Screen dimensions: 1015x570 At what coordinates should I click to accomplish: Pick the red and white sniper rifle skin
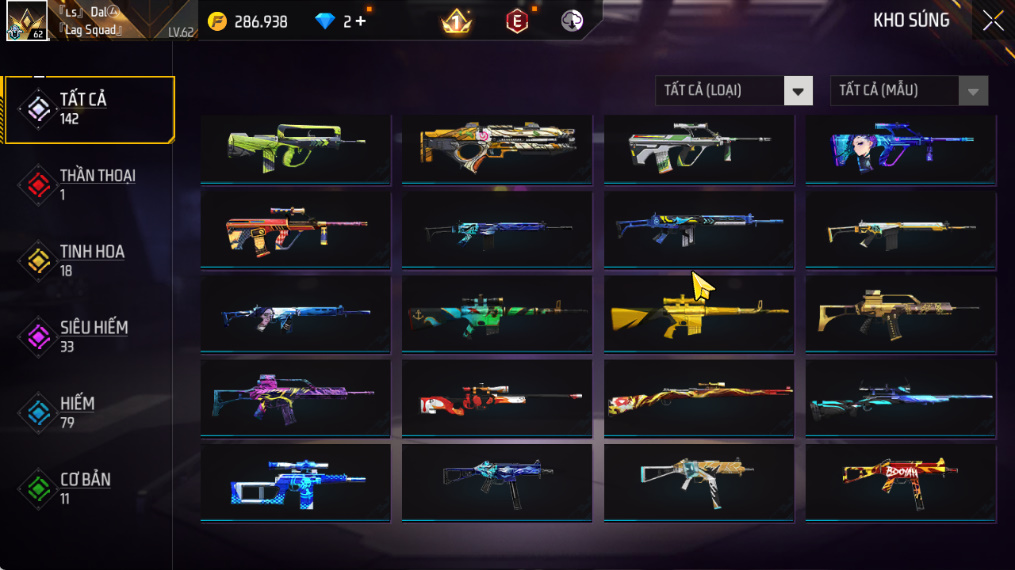click(x=496, y=398)
